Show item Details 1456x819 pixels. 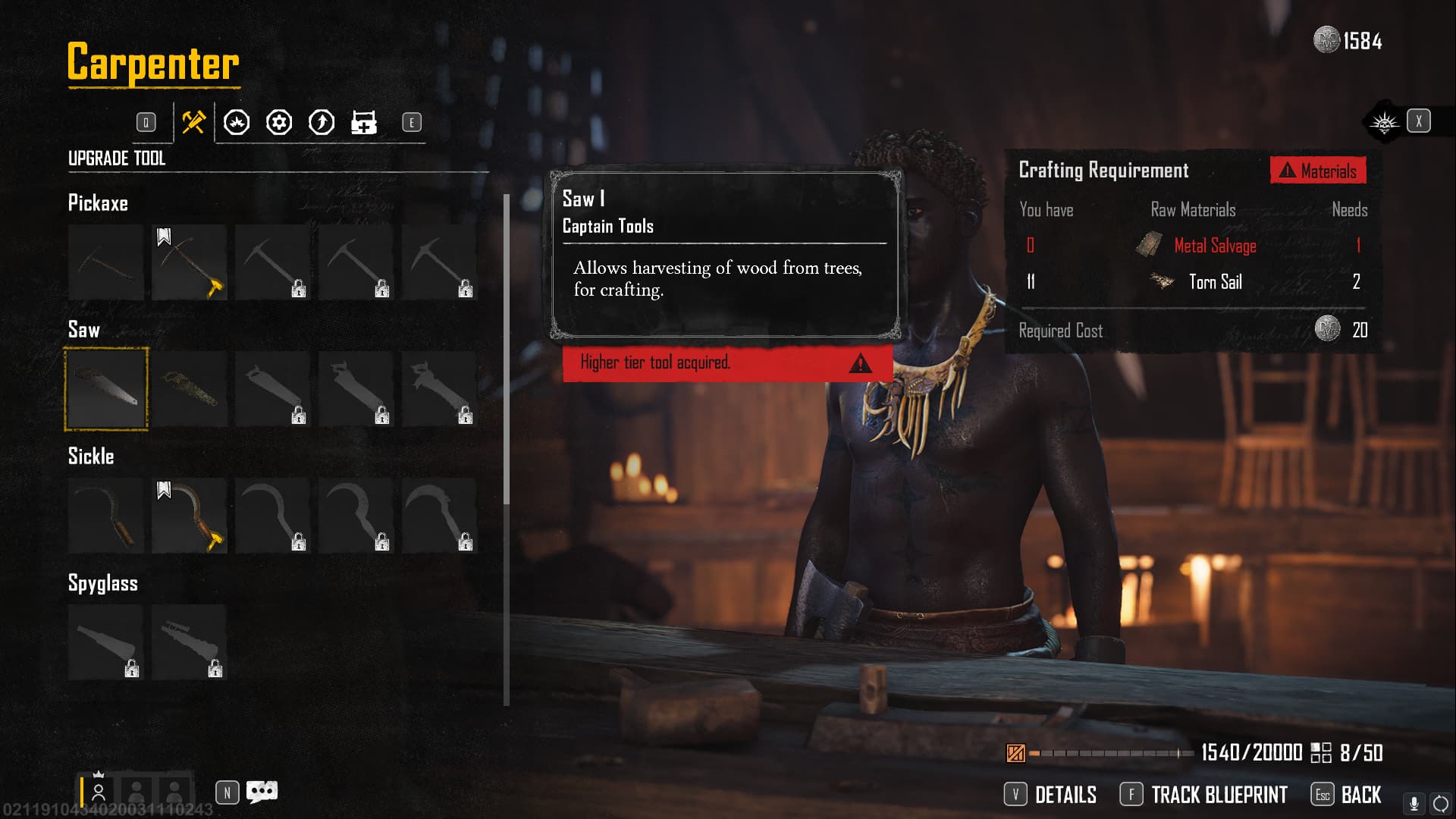click(x=1050, y=795)
